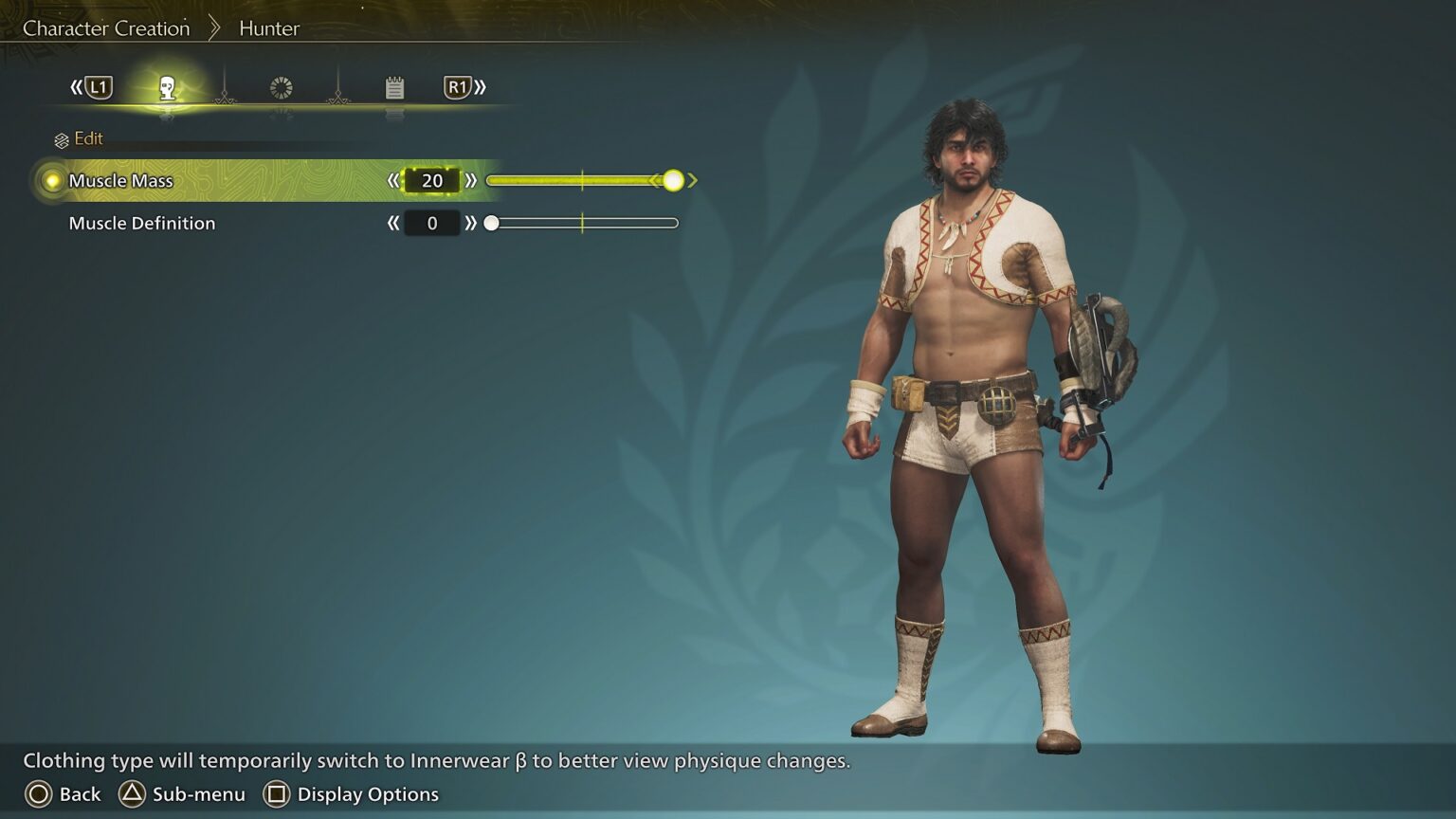Select the Muscle Mass row
This screenshot has height=819, width=1456.
(121, 181)
